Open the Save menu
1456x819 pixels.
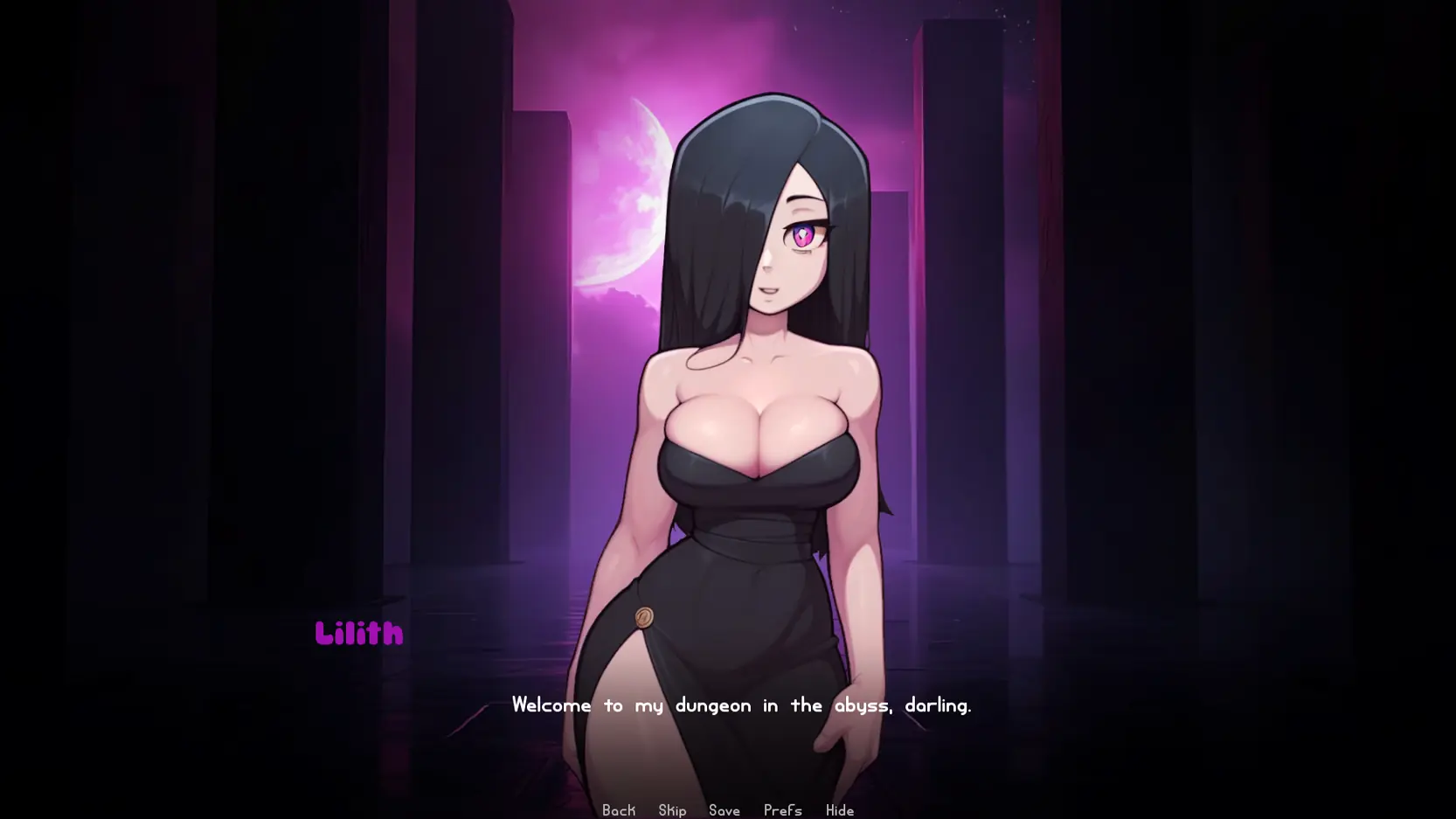click(725, 810)
